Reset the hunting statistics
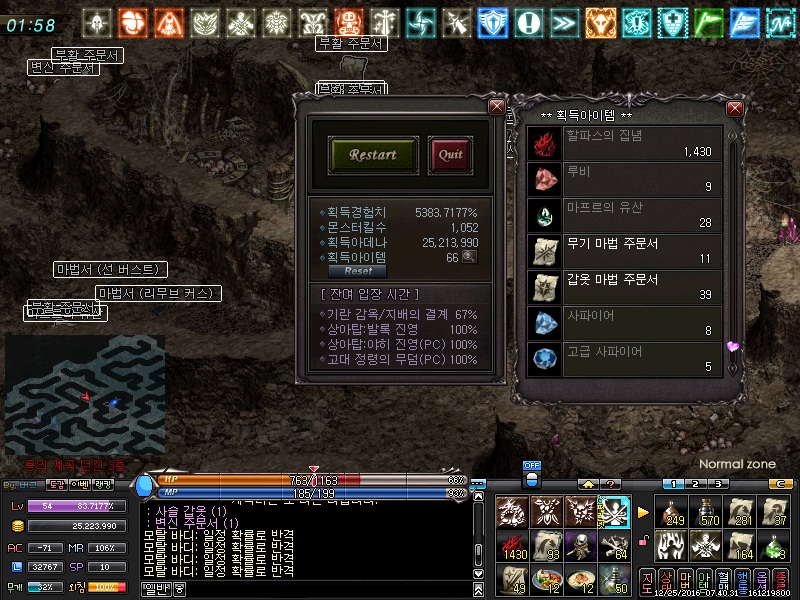The width and height of the screenshot is (800, 600). 358,271
